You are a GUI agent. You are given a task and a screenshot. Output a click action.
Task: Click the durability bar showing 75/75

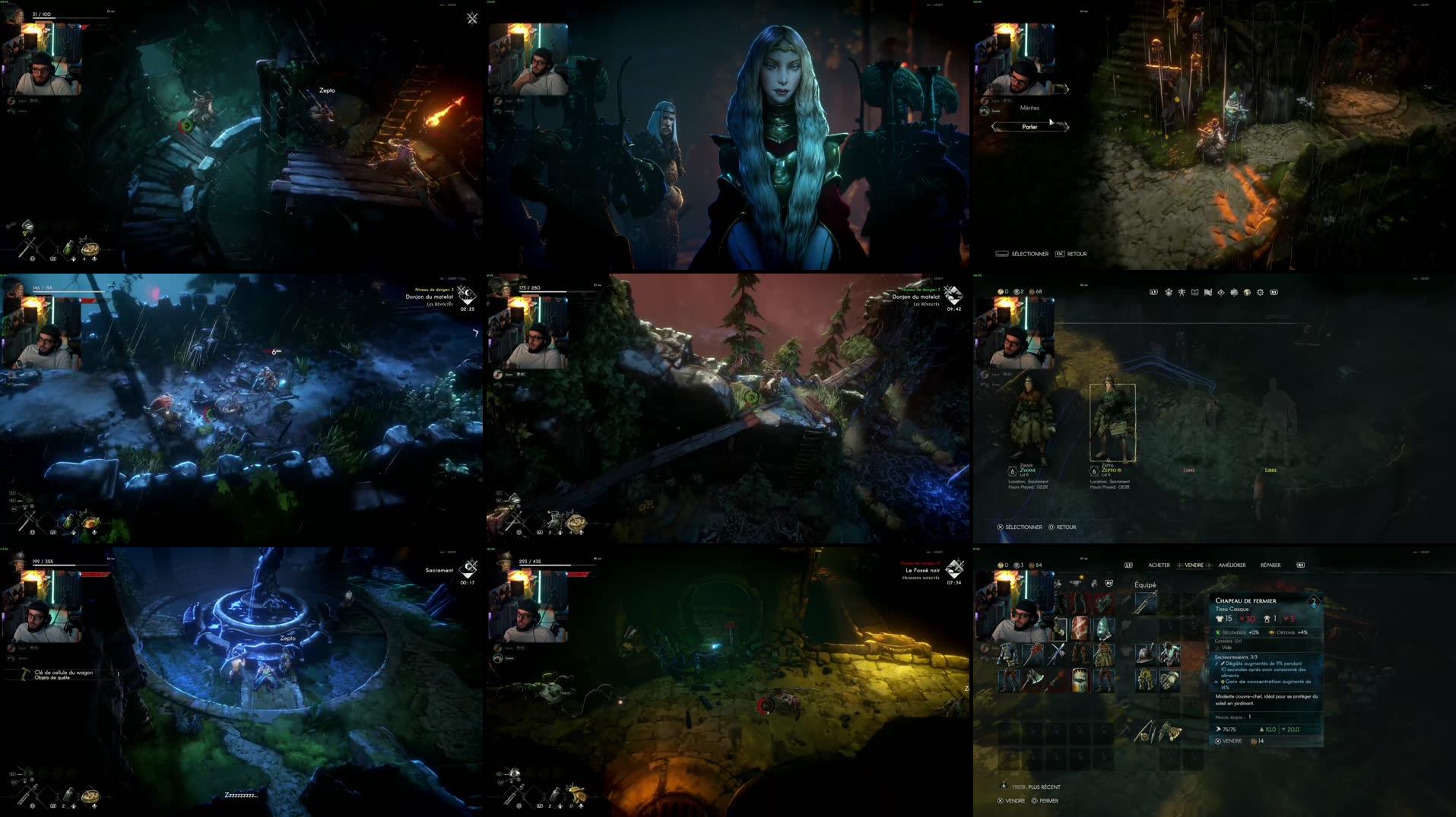[x=1228, y=730]
